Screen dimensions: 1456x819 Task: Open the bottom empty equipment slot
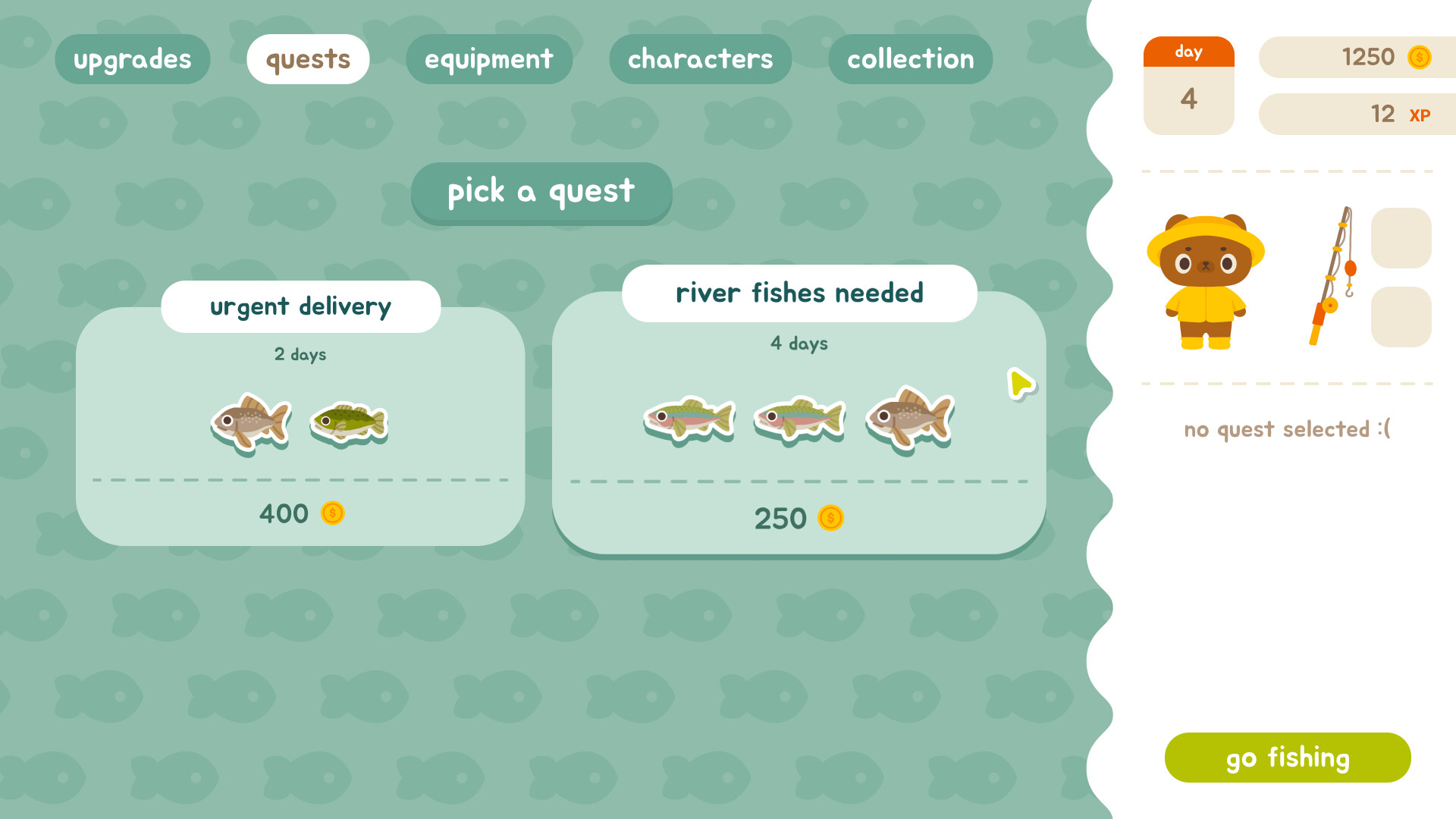[x=1401, y=318]
